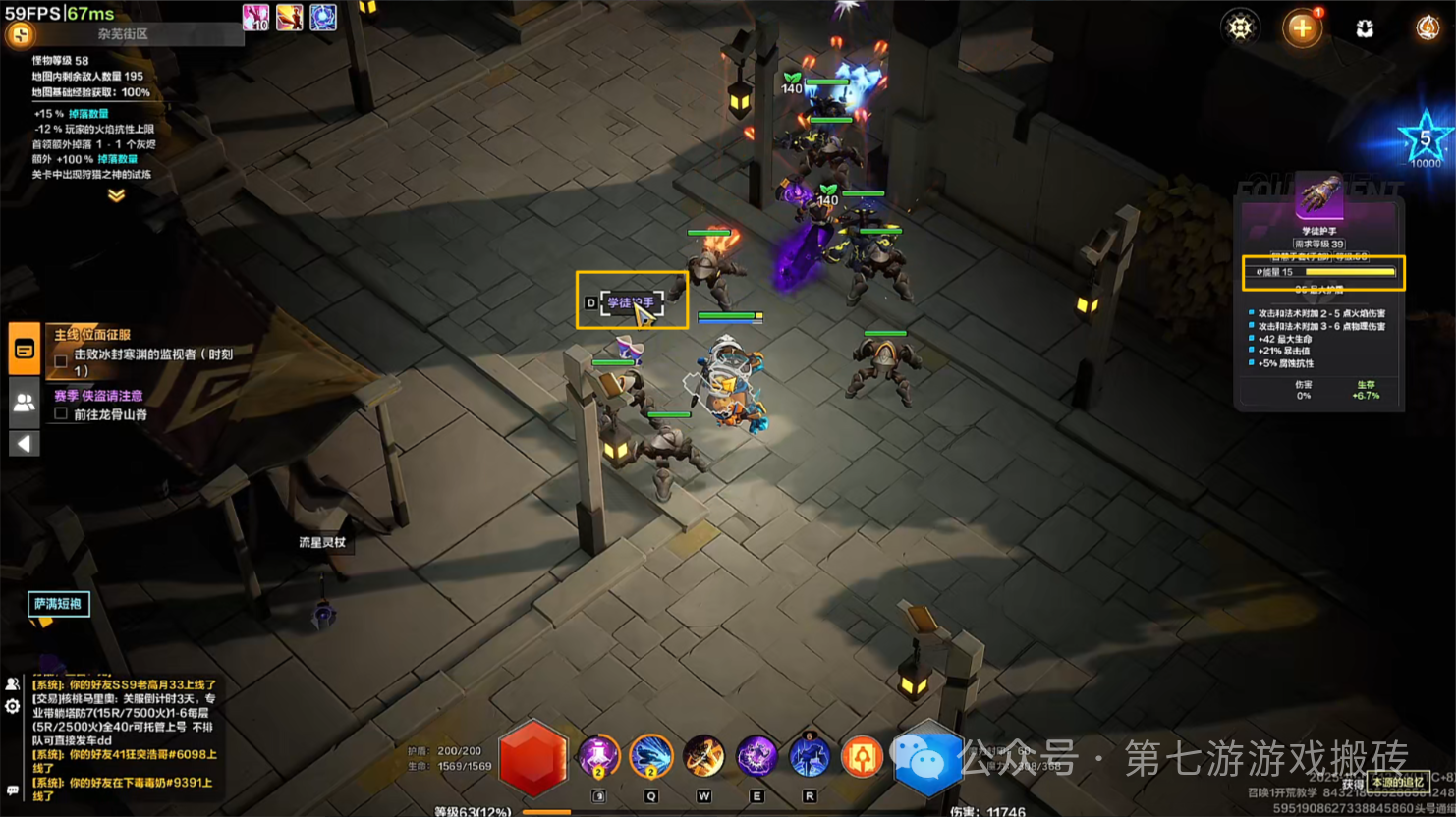The height and width of the screenshot is (817, 1456).
Task: Switch to the team members tab
Action: pos(25,402)
